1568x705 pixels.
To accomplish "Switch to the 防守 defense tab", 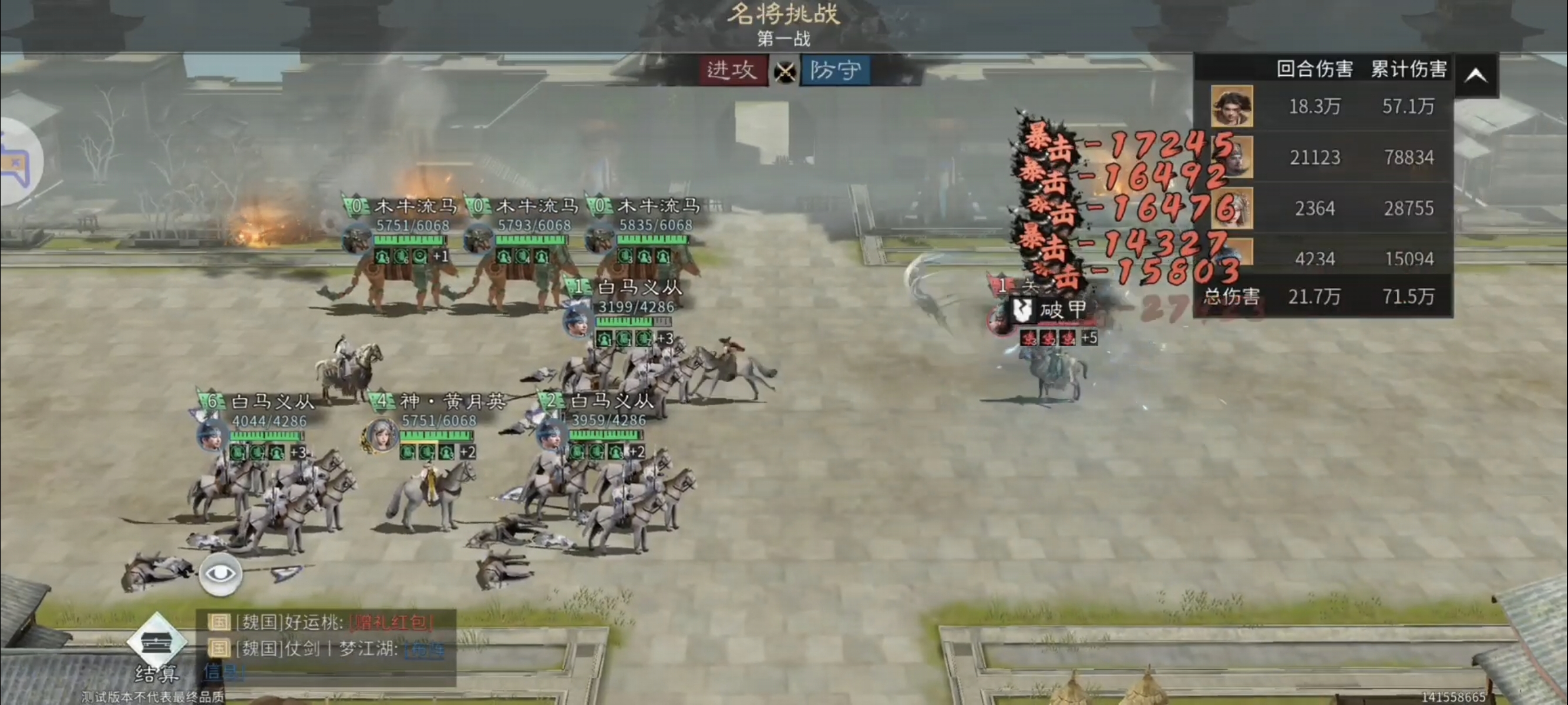I will pos(835,70).
